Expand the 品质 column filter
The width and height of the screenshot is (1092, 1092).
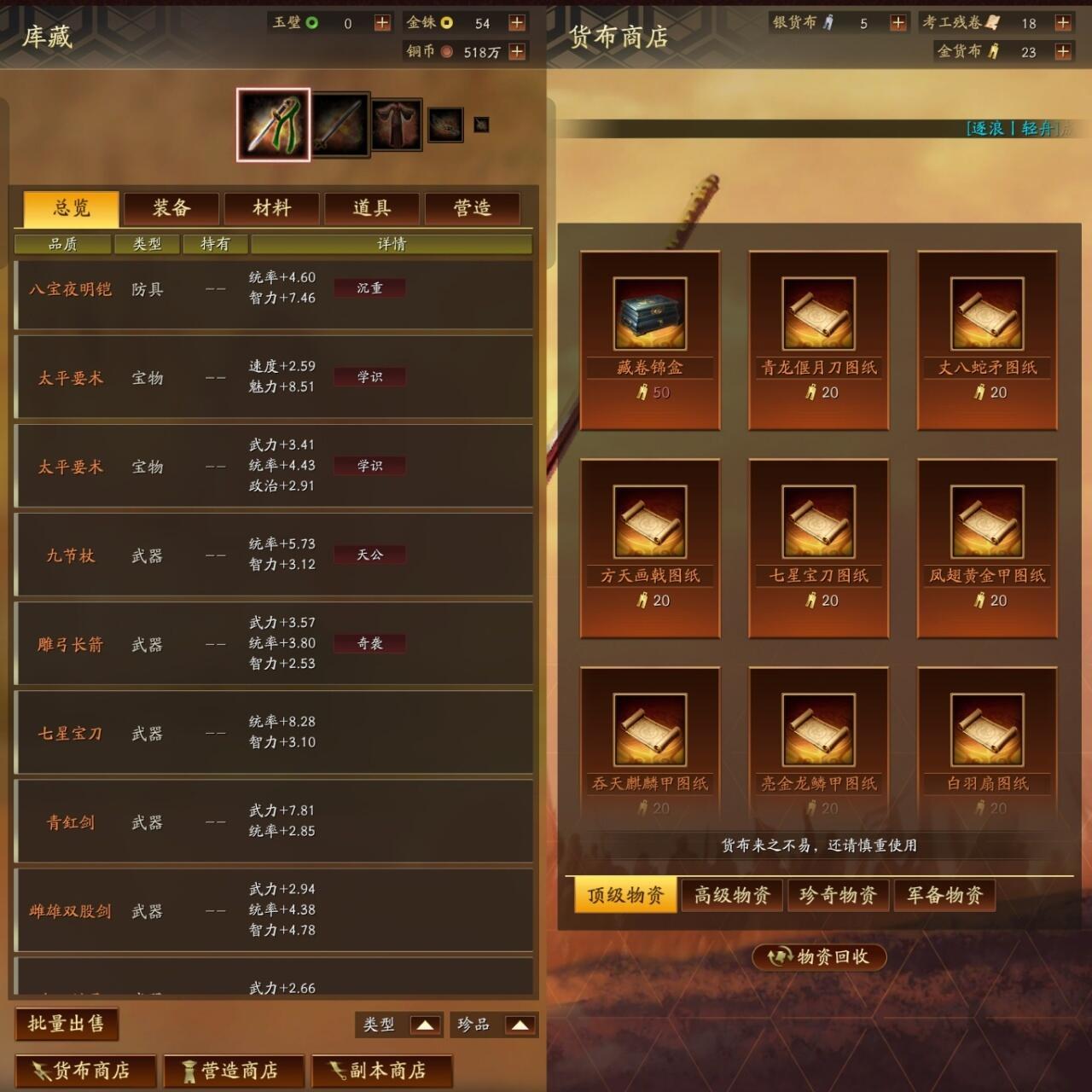(x=61, y=244)
